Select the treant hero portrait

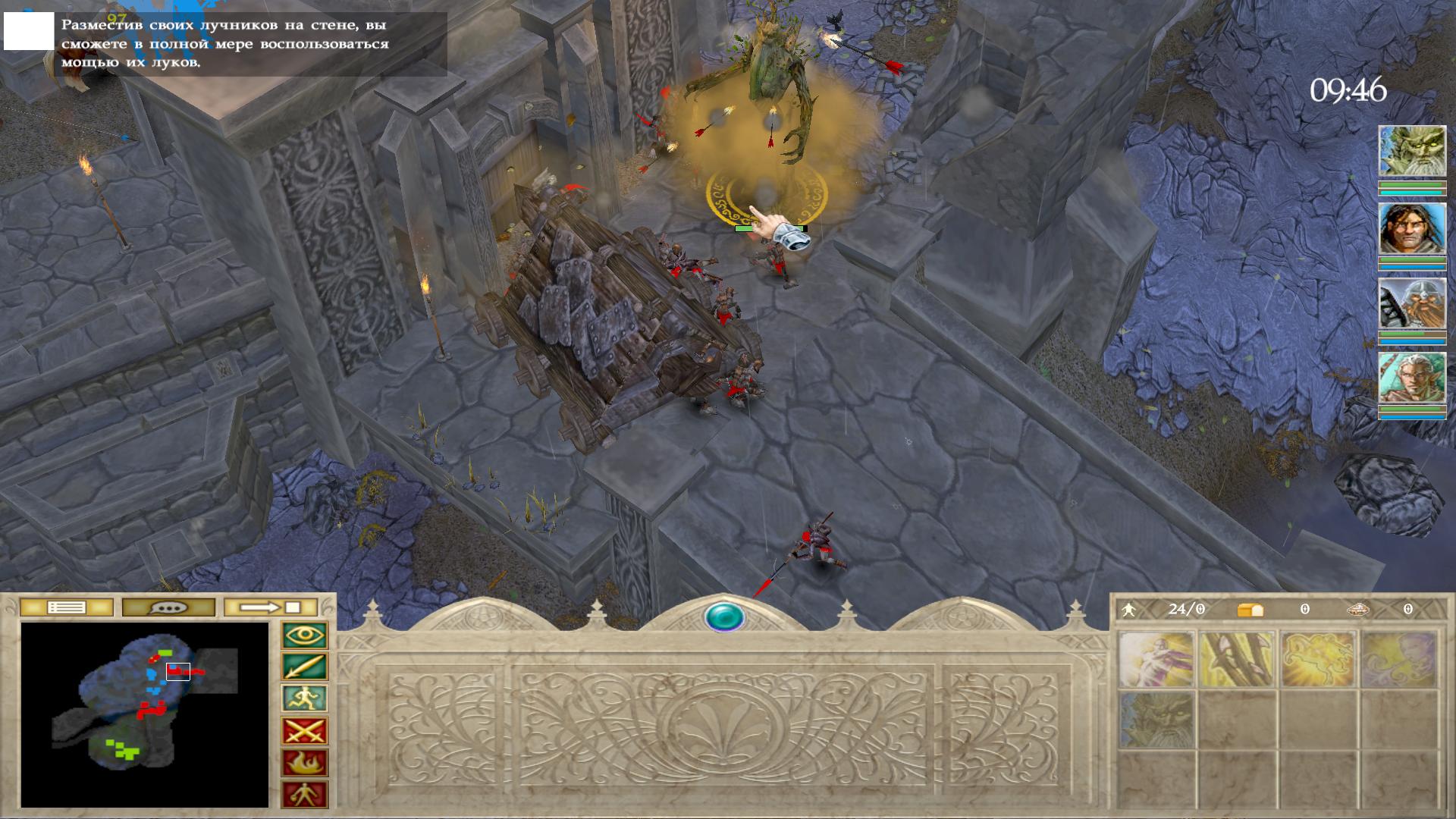[1411, 152]
